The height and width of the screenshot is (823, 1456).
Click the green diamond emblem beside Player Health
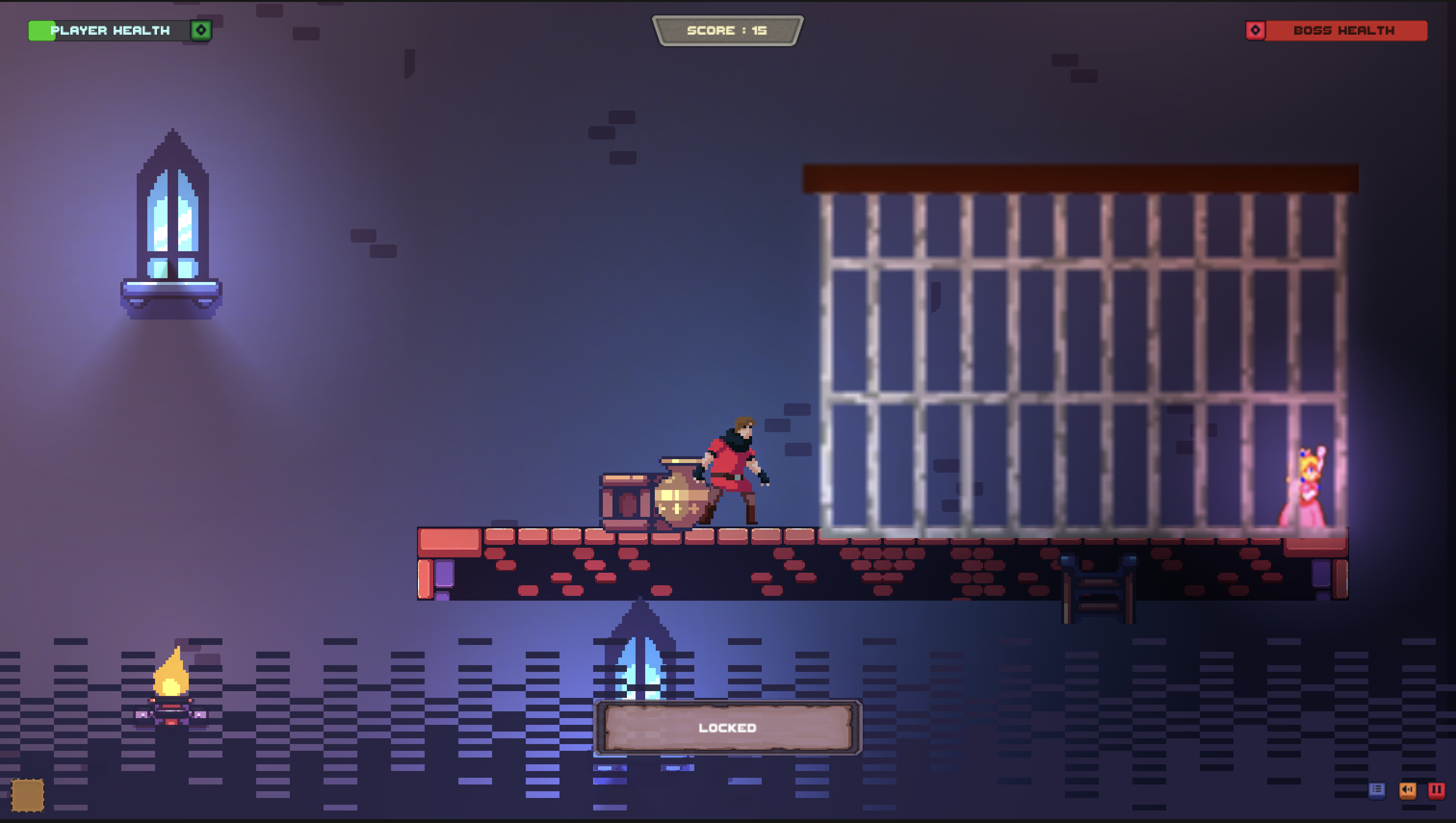201,30
